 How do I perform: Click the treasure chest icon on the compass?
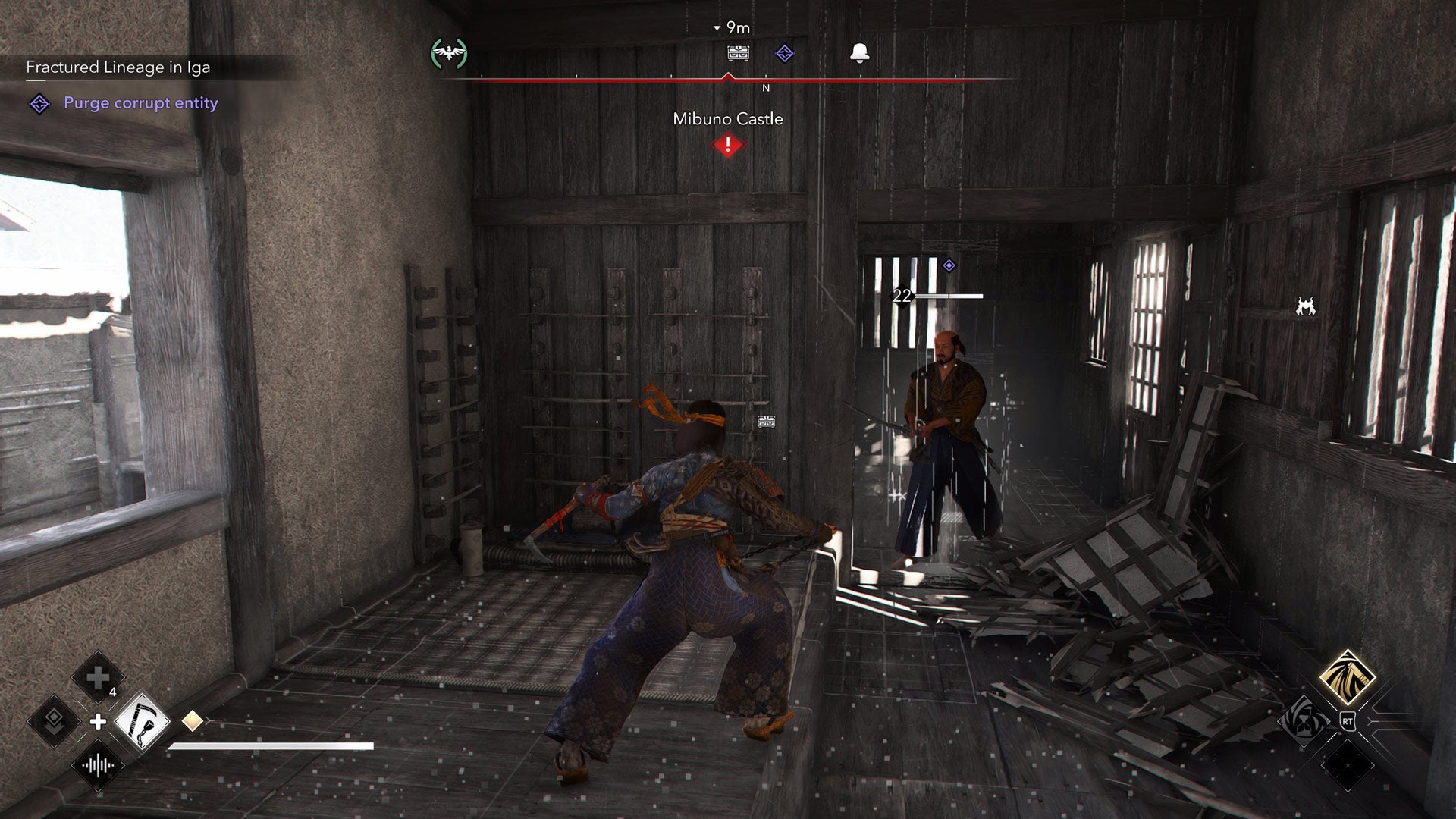coord(738,53)
